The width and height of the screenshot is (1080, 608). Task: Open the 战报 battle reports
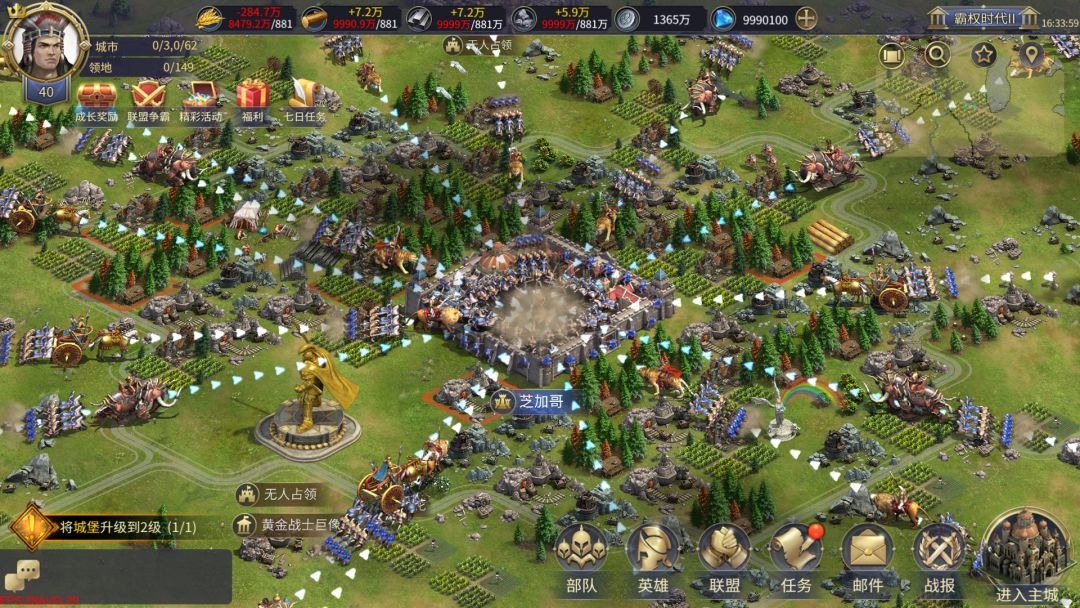[x=939, y=558]
